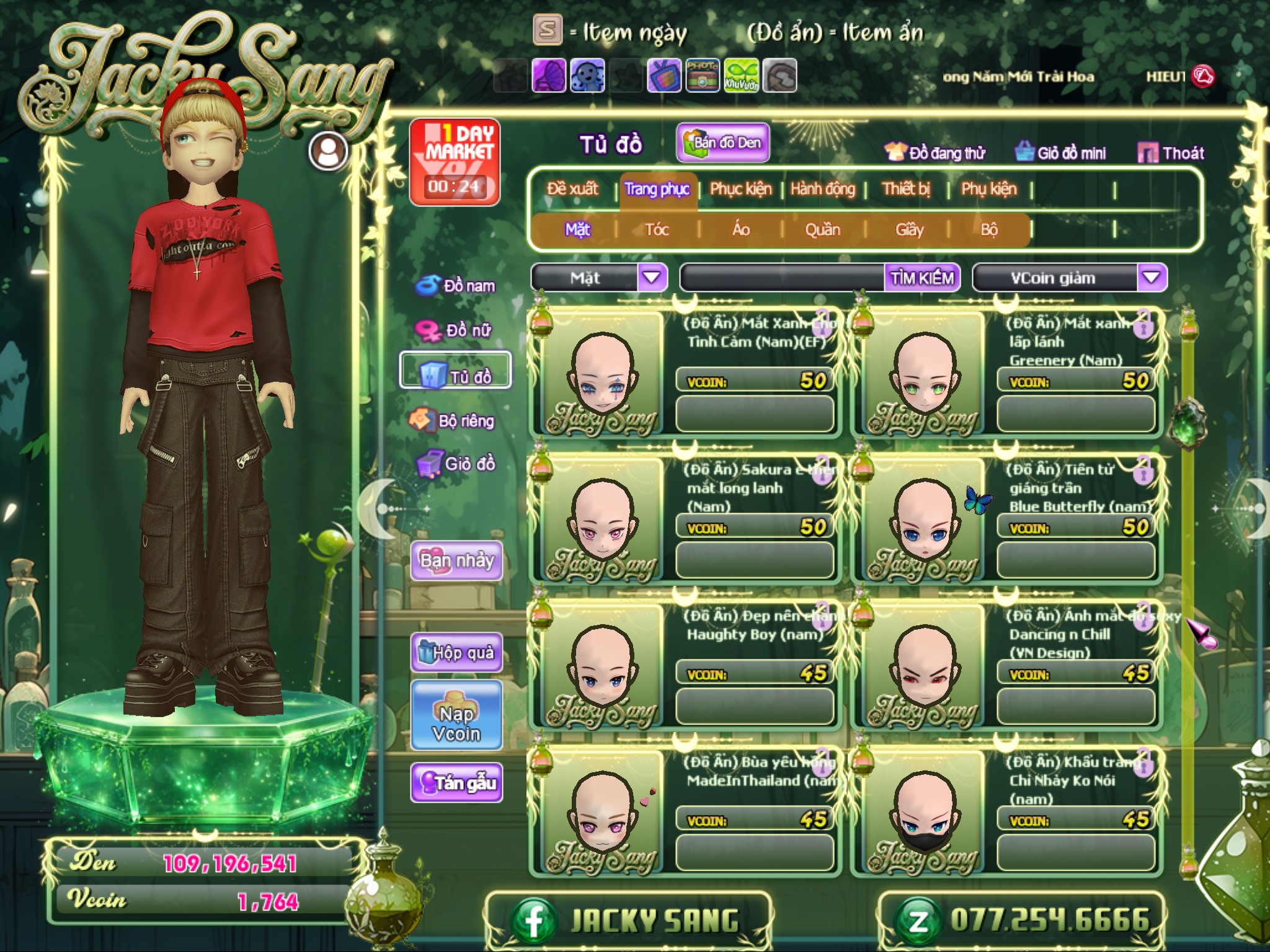
Task: Switch to the Phục kiện tab
Action: pyautogui.click(x=740, y=189)
